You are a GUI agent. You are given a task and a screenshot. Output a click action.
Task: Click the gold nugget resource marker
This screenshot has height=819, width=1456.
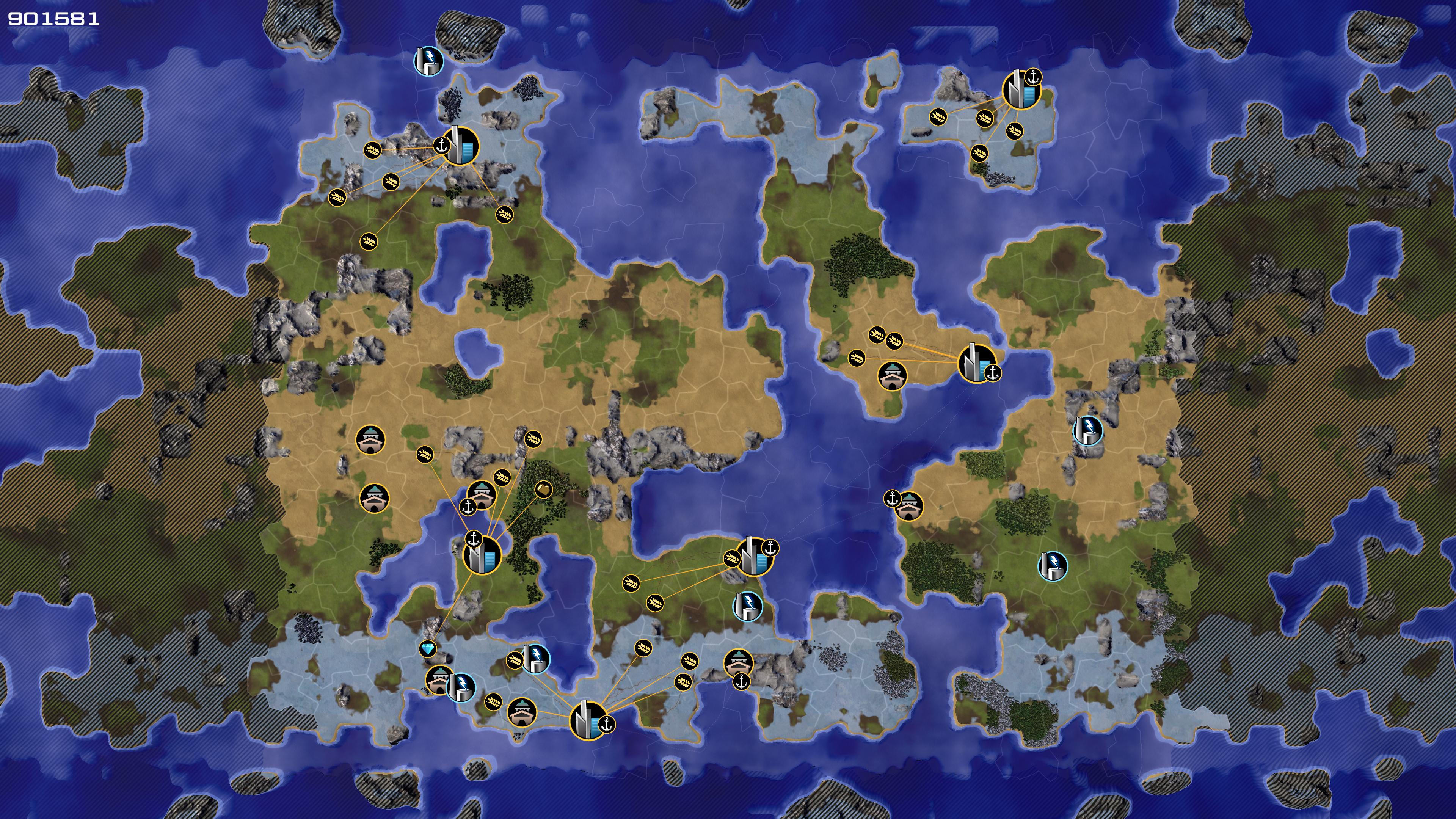(x=543, y=490)
